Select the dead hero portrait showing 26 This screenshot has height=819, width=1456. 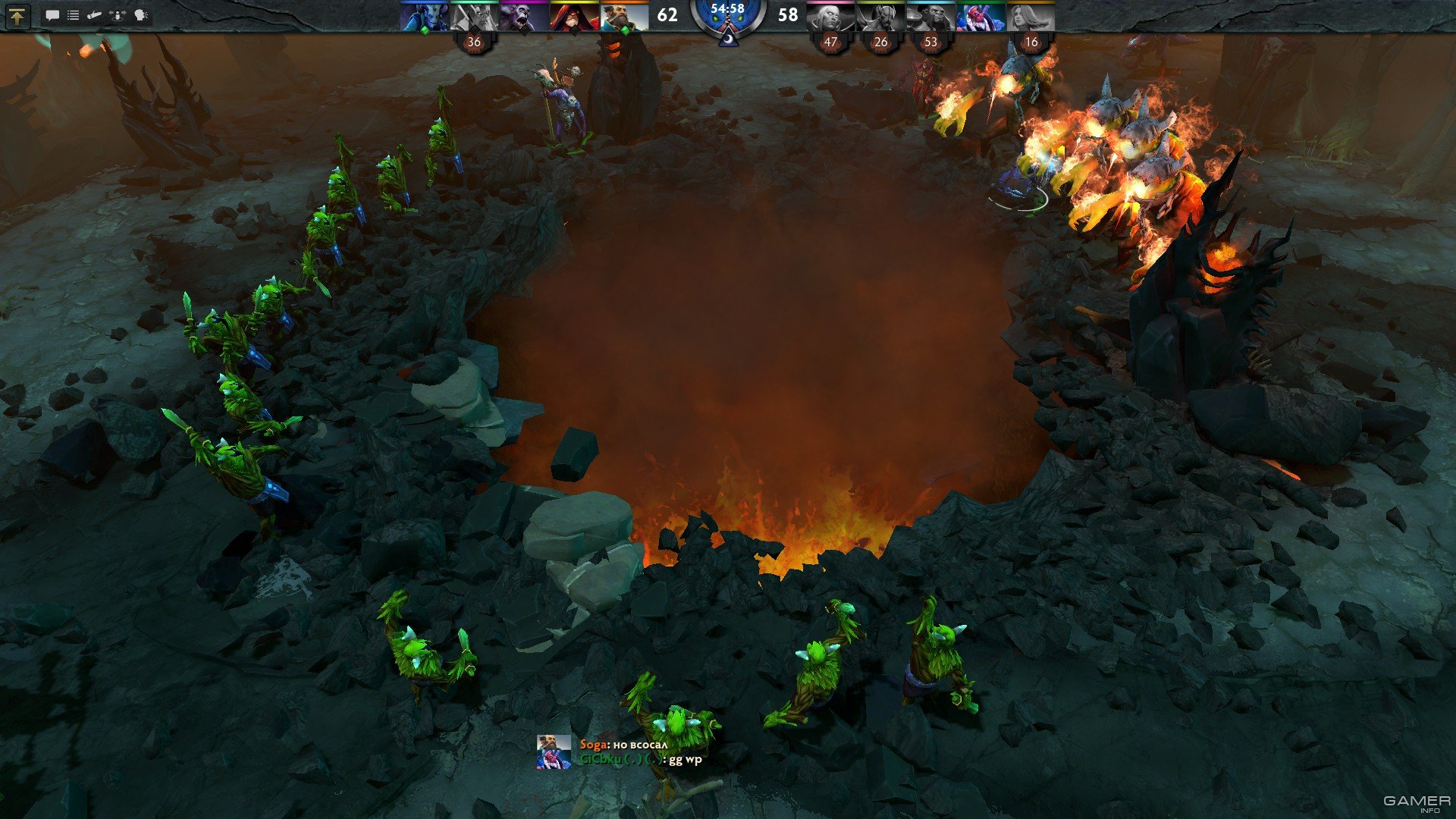tap(881, 17)
